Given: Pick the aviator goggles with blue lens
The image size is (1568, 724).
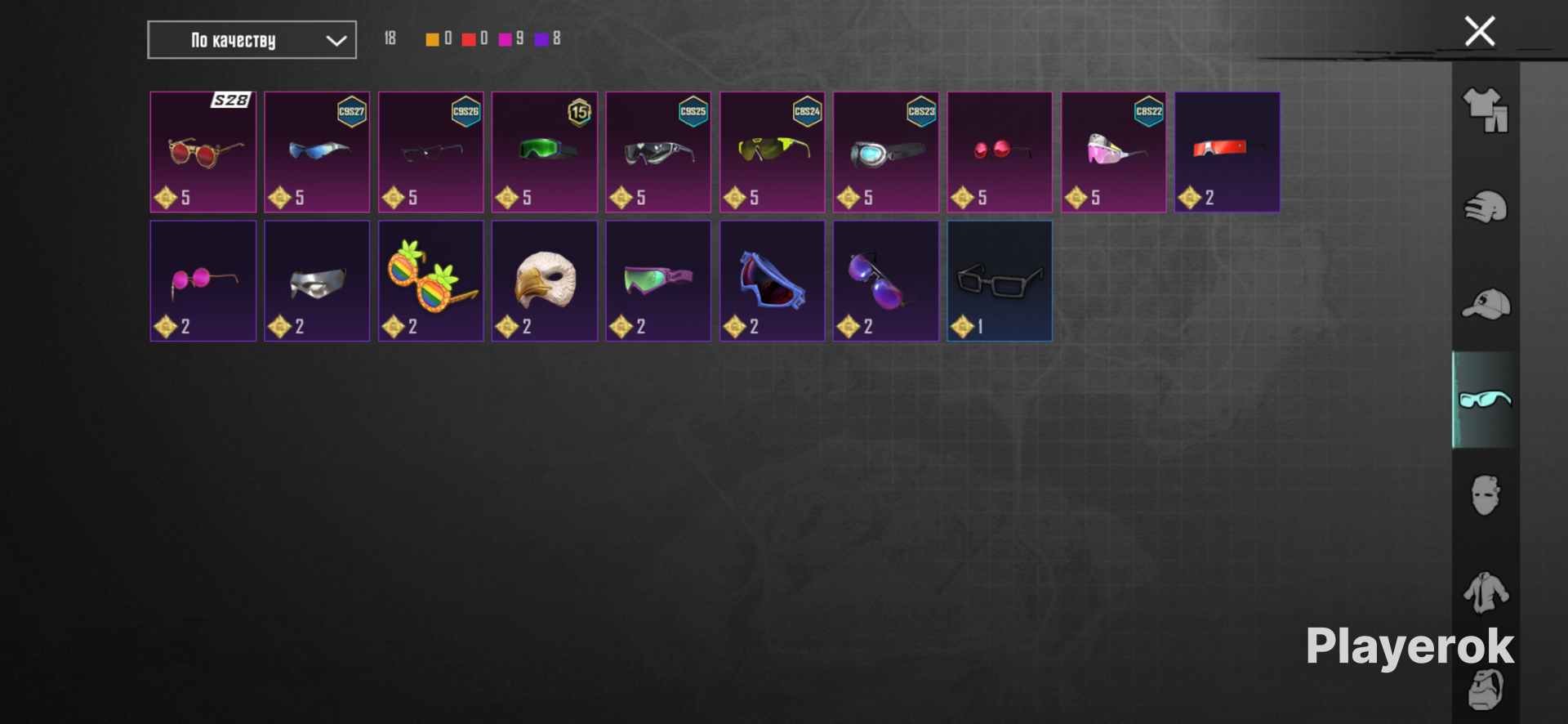Looking at the screenshot, I should (x=886, y=152).
